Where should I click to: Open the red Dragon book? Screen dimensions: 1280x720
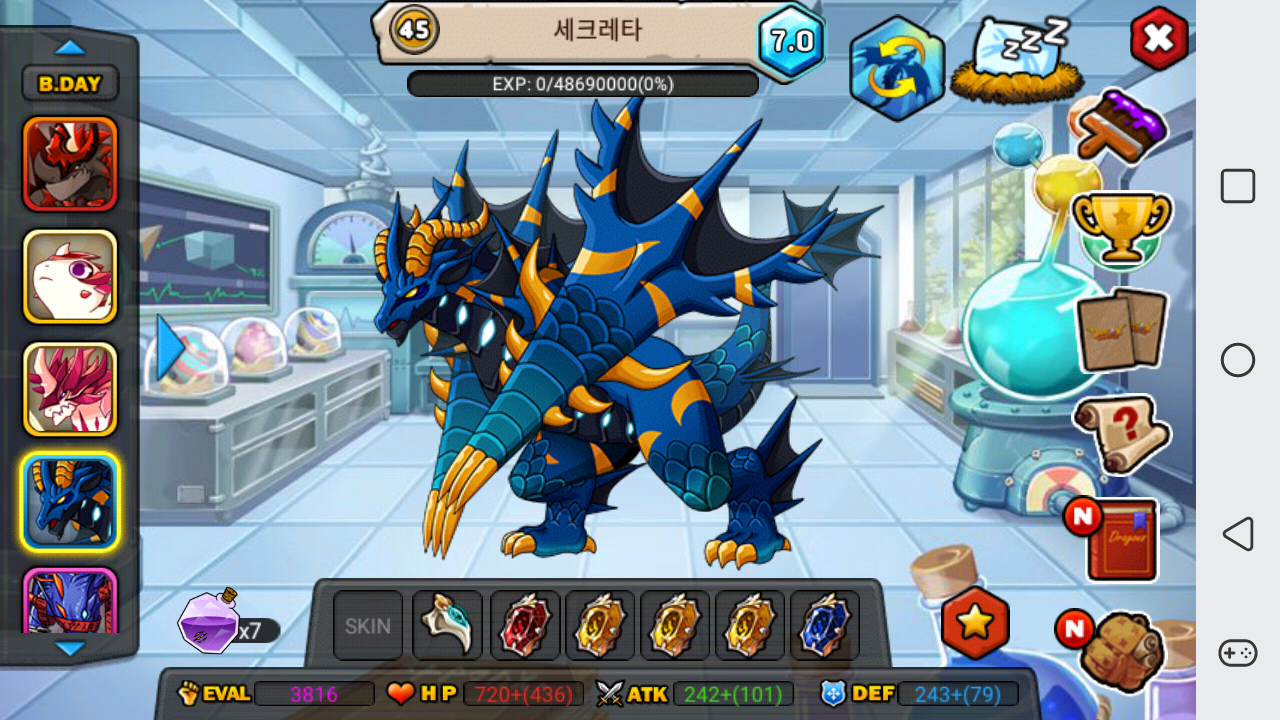[1121, 540]
